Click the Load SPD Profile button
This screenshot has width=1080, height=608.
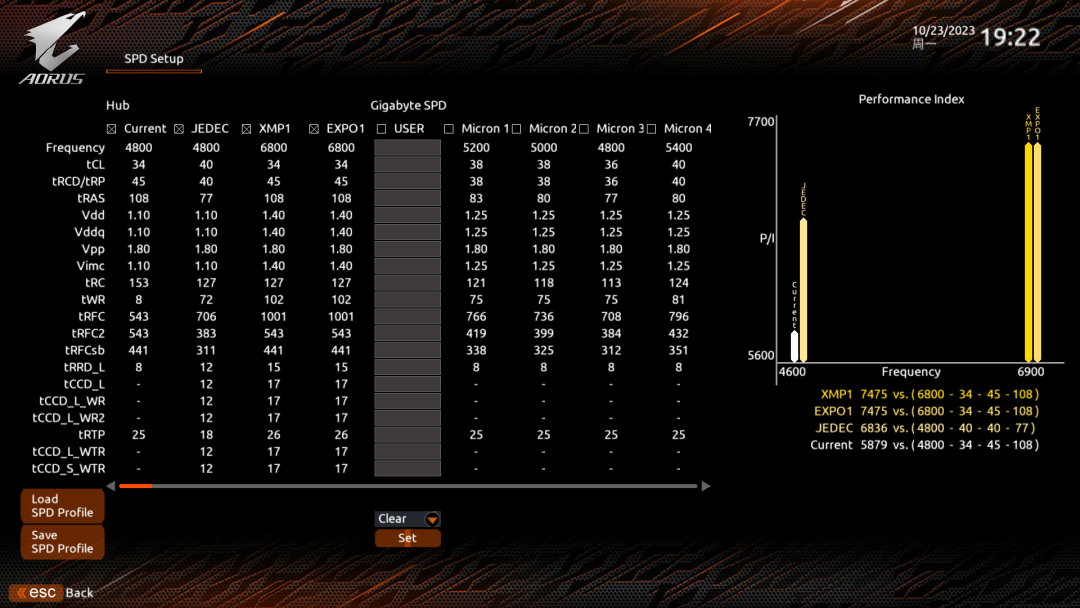[x=62, y=506]
